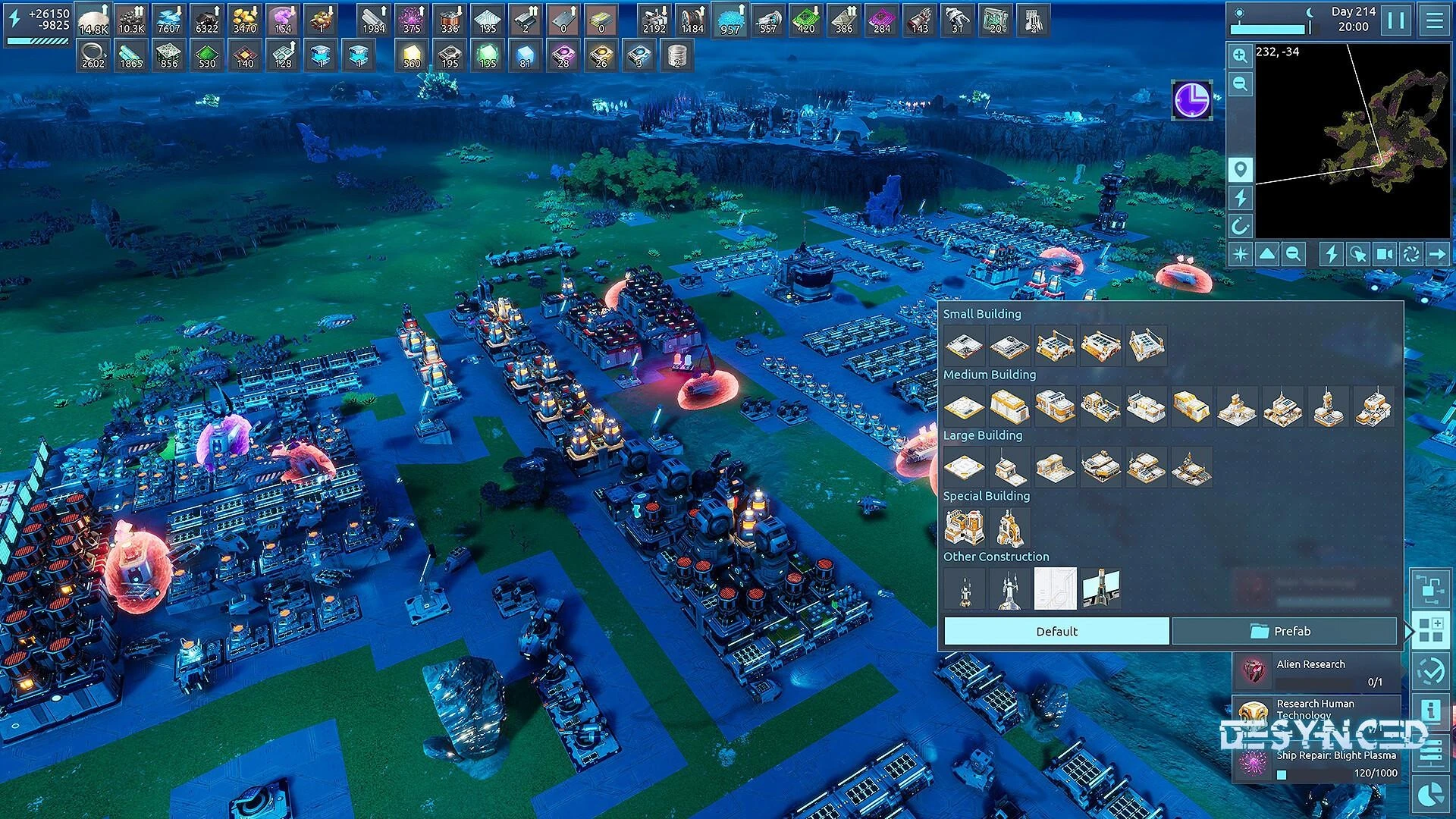This screenshot has width=1456, height=819.
Task: Choose the first Small Building foundation
Action: tap(964, 346)
